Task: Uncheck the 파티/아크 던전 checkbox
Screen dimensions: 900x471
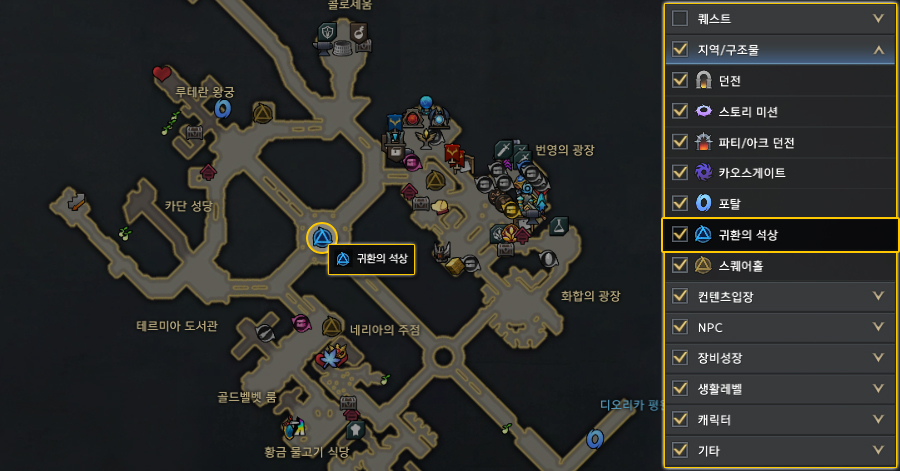Action: coord(680,142)
